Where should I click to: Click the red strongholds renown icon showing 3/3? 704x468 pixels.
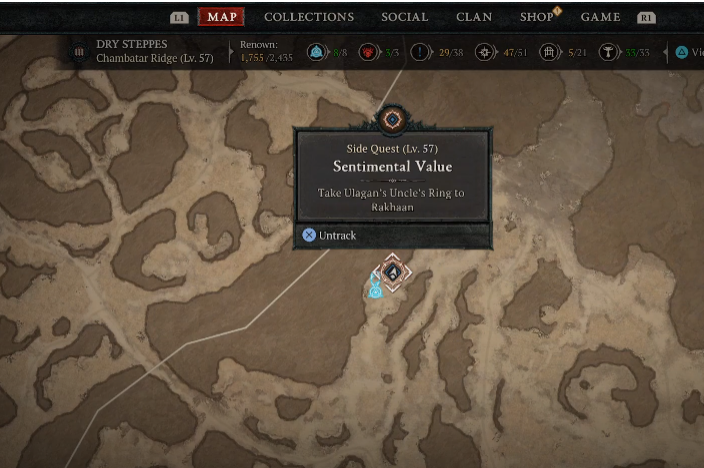[369, 52]
